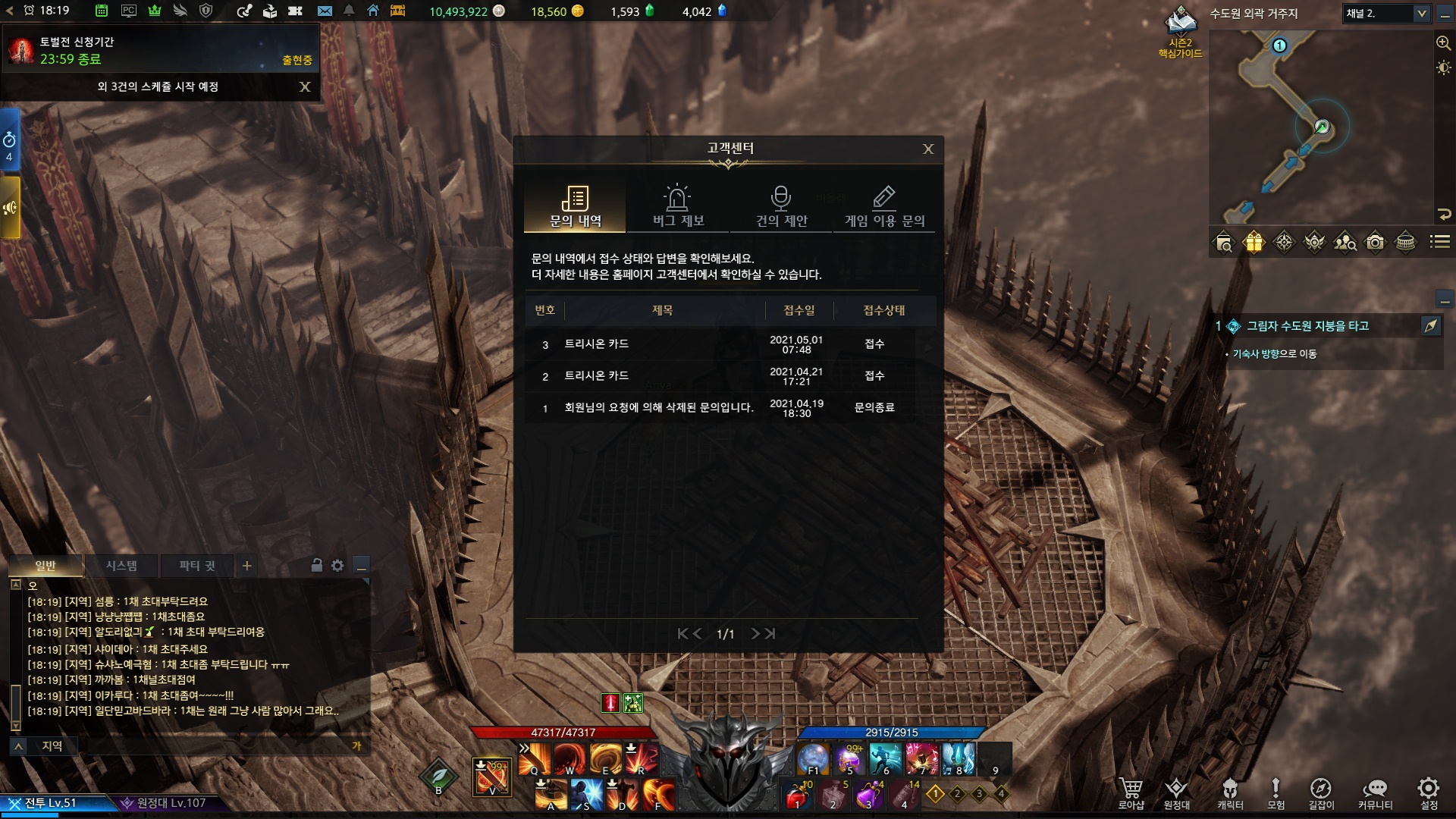
Task: Go to the last inquiry page
Action: (x=770, y=634)
